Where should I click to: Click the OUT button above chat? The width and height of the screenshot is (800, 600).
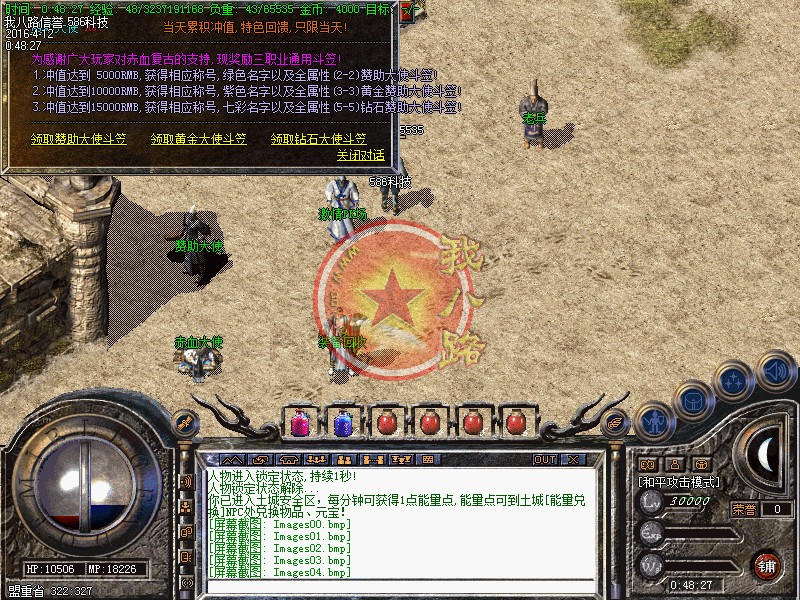pyautogui.click(x=544, y=460)
